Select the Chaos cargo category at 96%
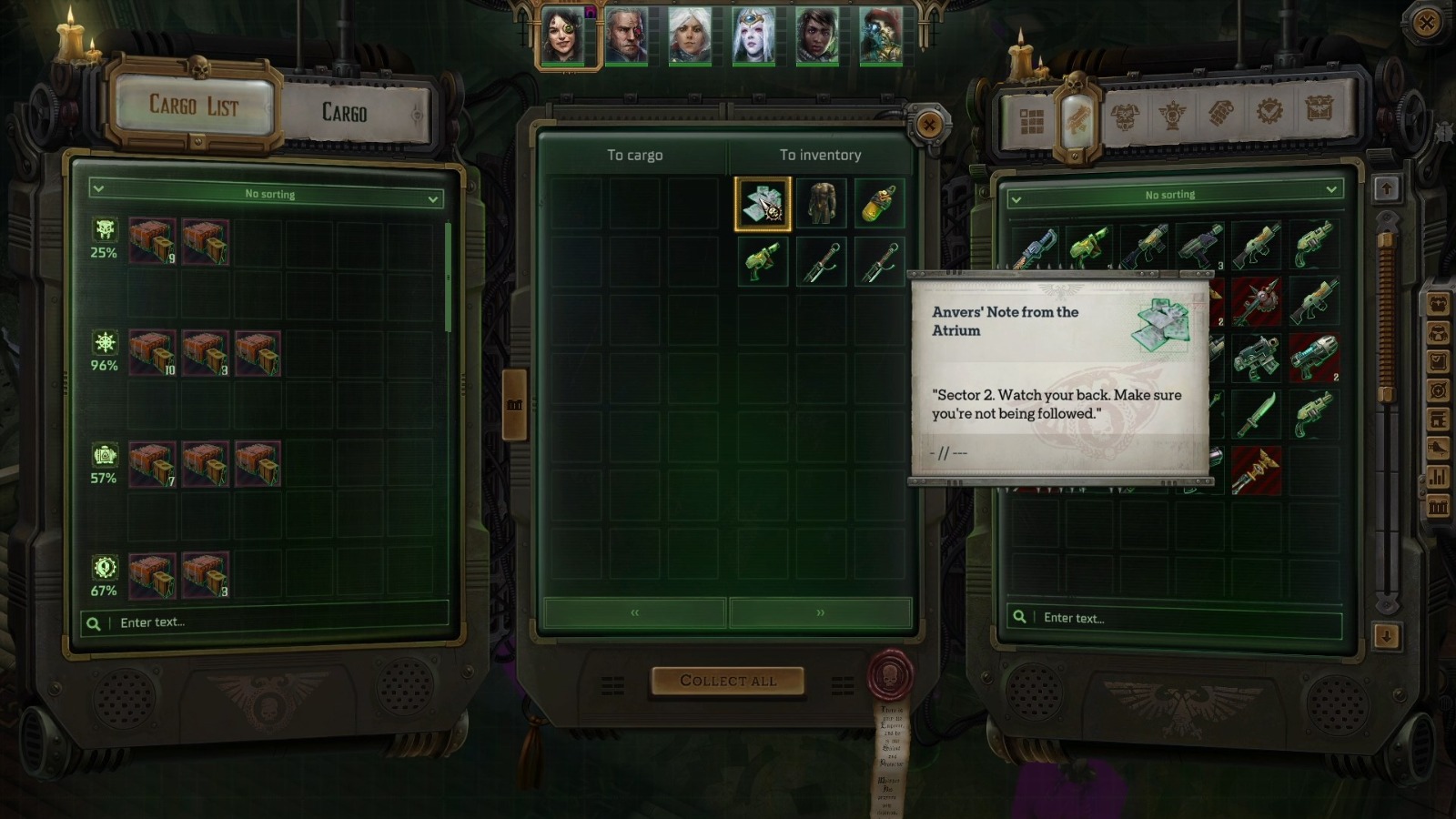This screenshot has height=819, width=1456. pos(104,341)
